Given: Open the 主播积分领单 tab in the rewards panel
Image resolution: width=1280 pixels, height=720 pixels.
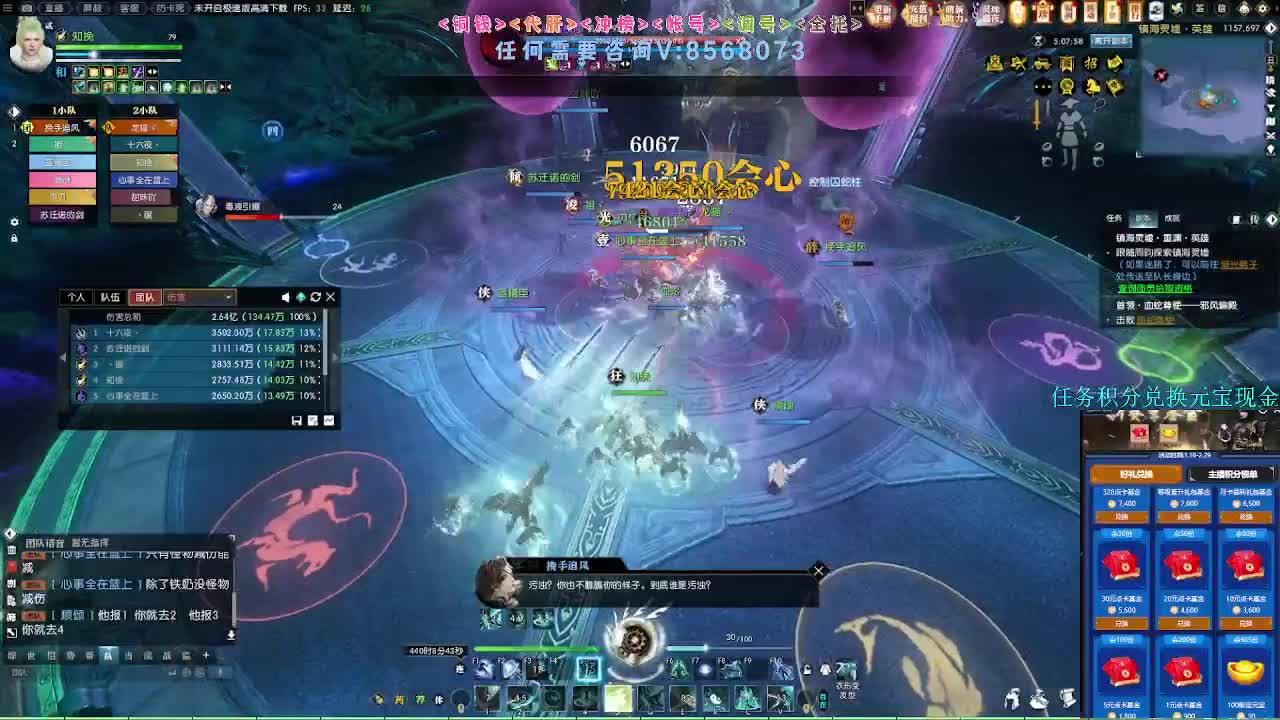Looking at the screenshot, I should pyautogui.click(x=1233, y=474).
